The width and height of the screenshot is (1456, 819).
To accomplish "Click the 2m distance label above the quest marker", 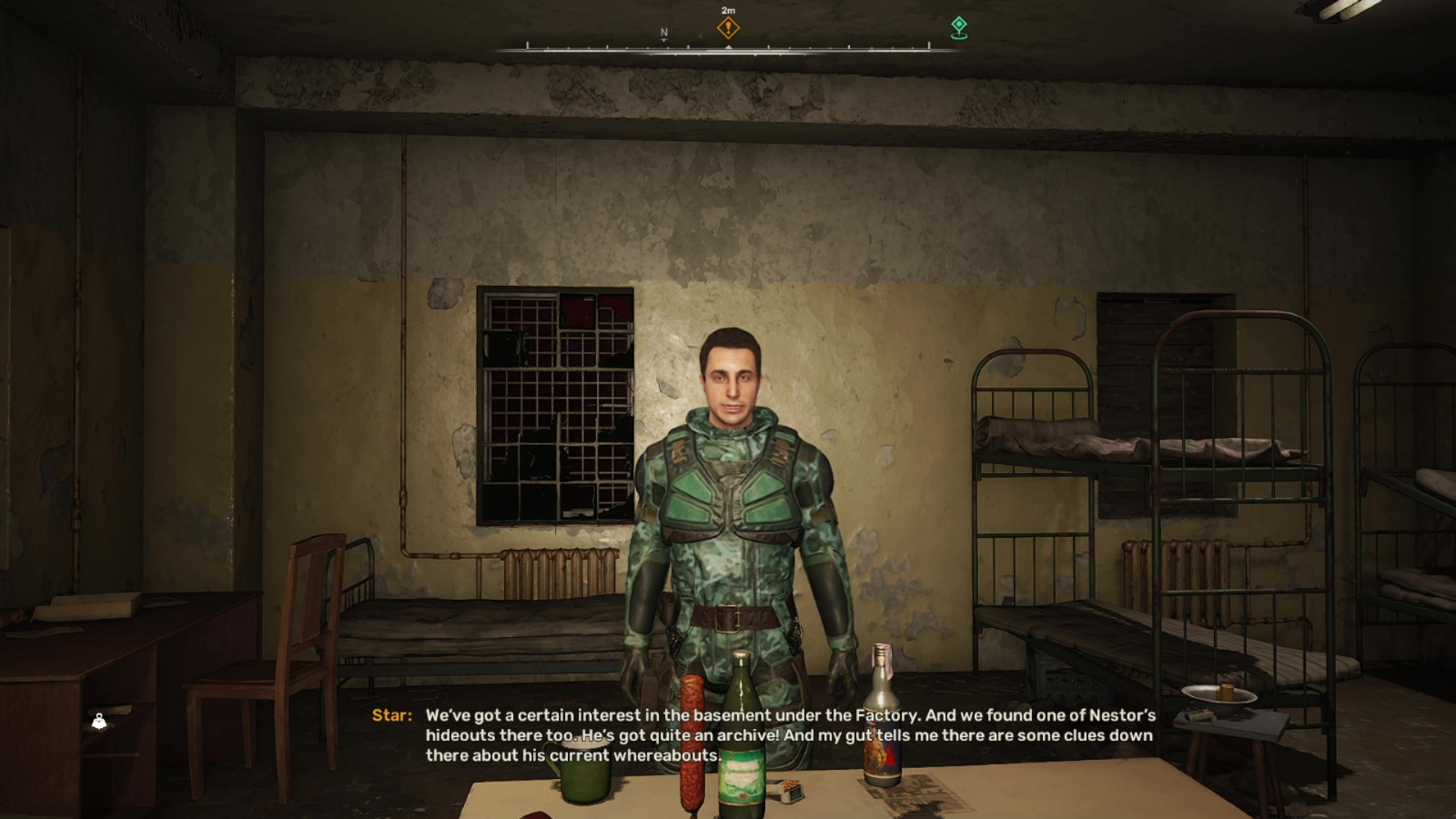I will (727, 9).
